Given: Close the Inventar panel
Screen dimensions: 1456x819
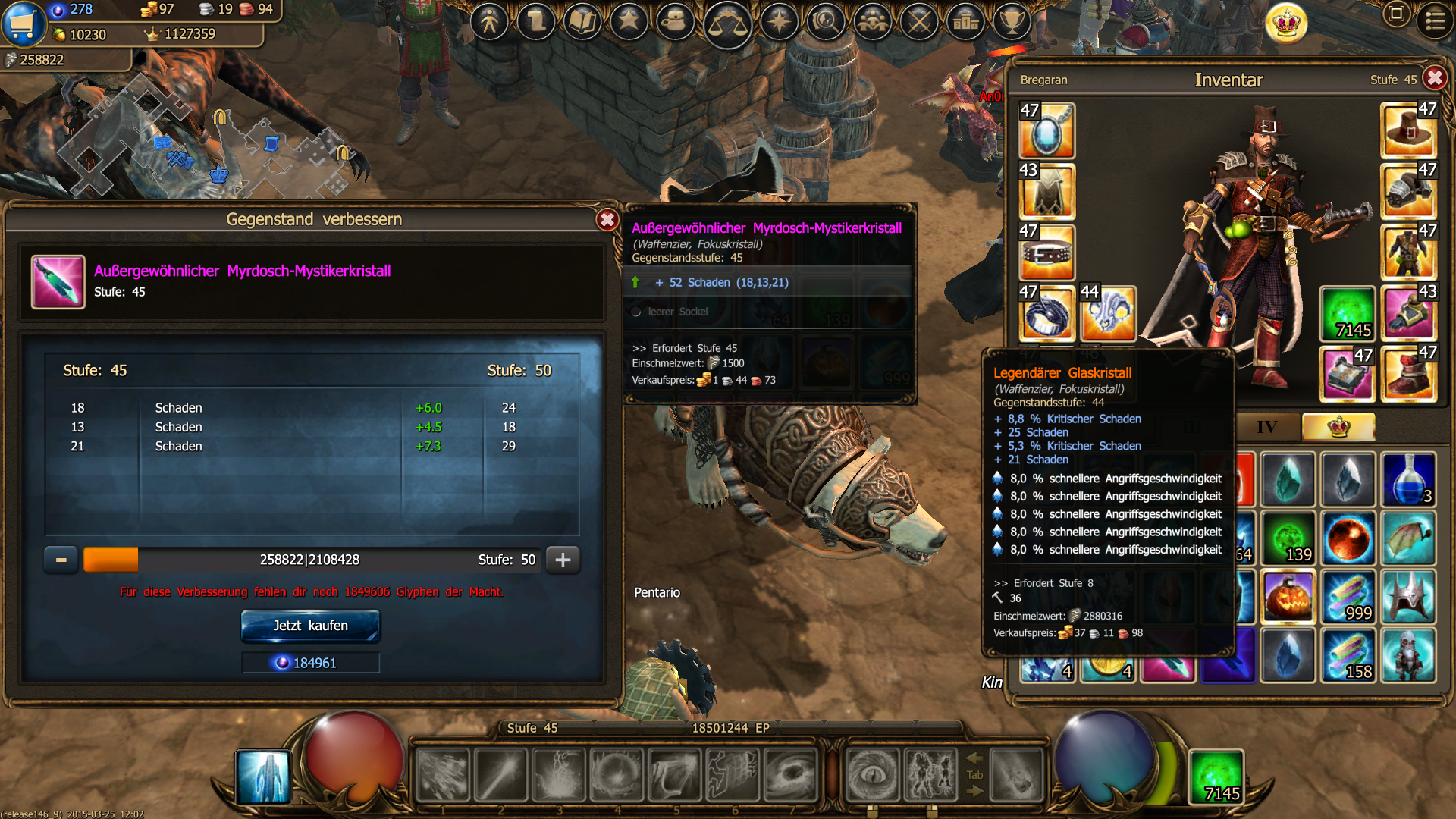Looking at the screenshot, I should point(1435,78).
